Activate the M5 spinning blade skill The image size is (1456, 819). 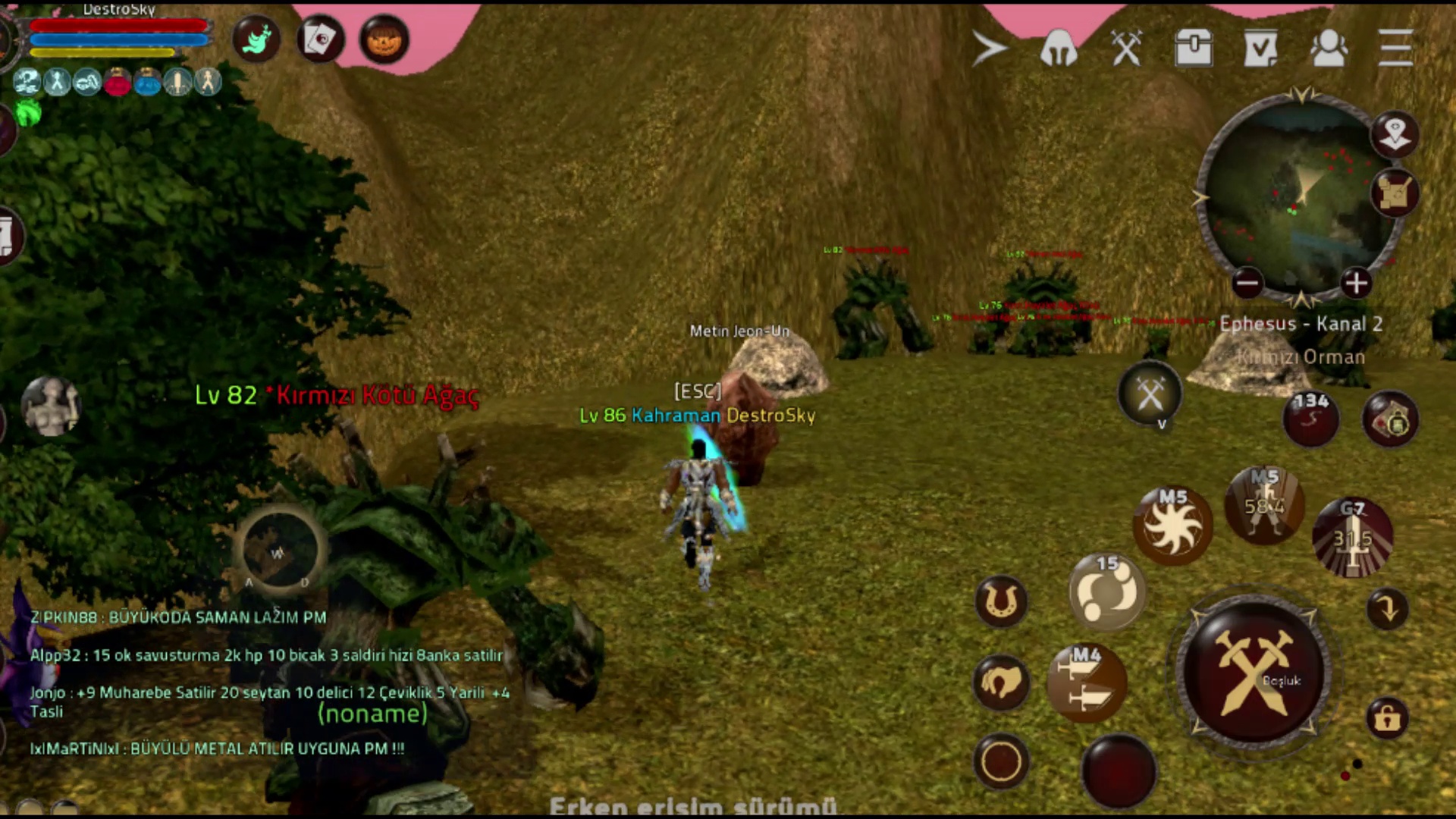(x=1172, y=526)
